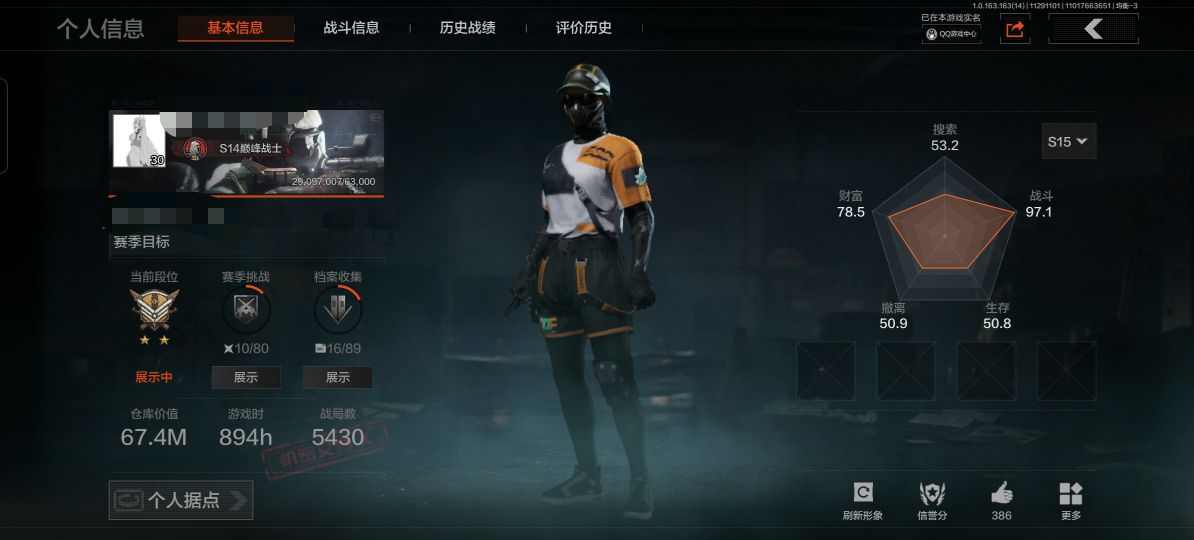The width and height of the screenshot is (1194, 540).
Task: Click 展示 under 赛季挑战
Action: [246, 377]
